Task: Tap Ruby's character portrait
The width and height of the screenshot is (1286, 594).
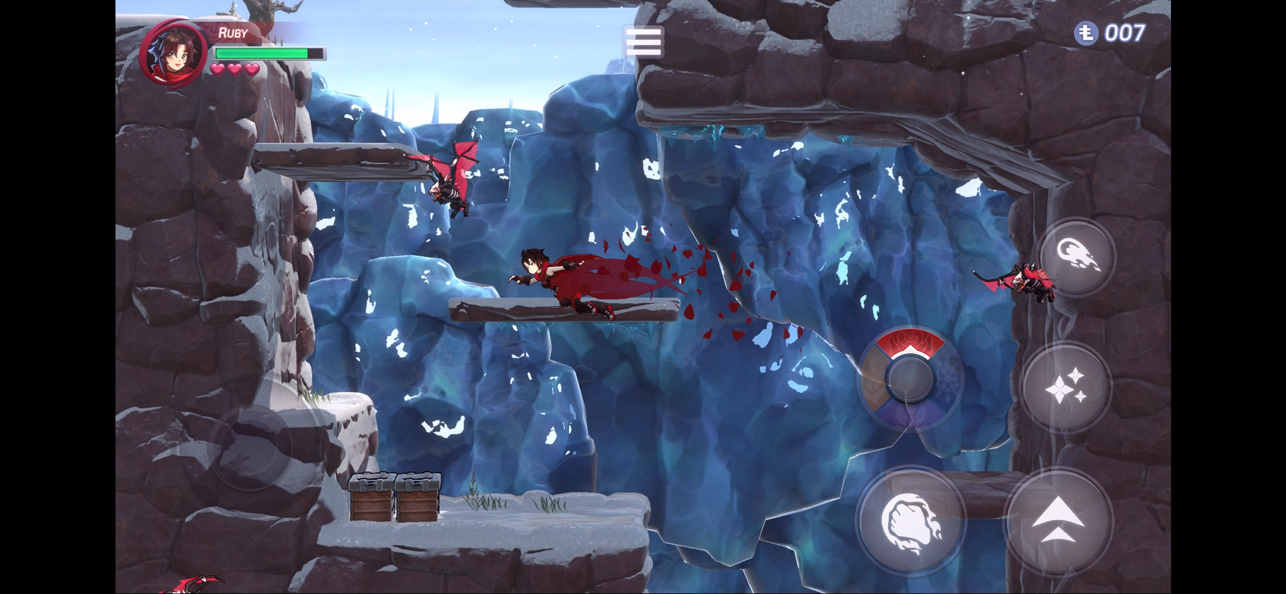Action: [173, 52]
